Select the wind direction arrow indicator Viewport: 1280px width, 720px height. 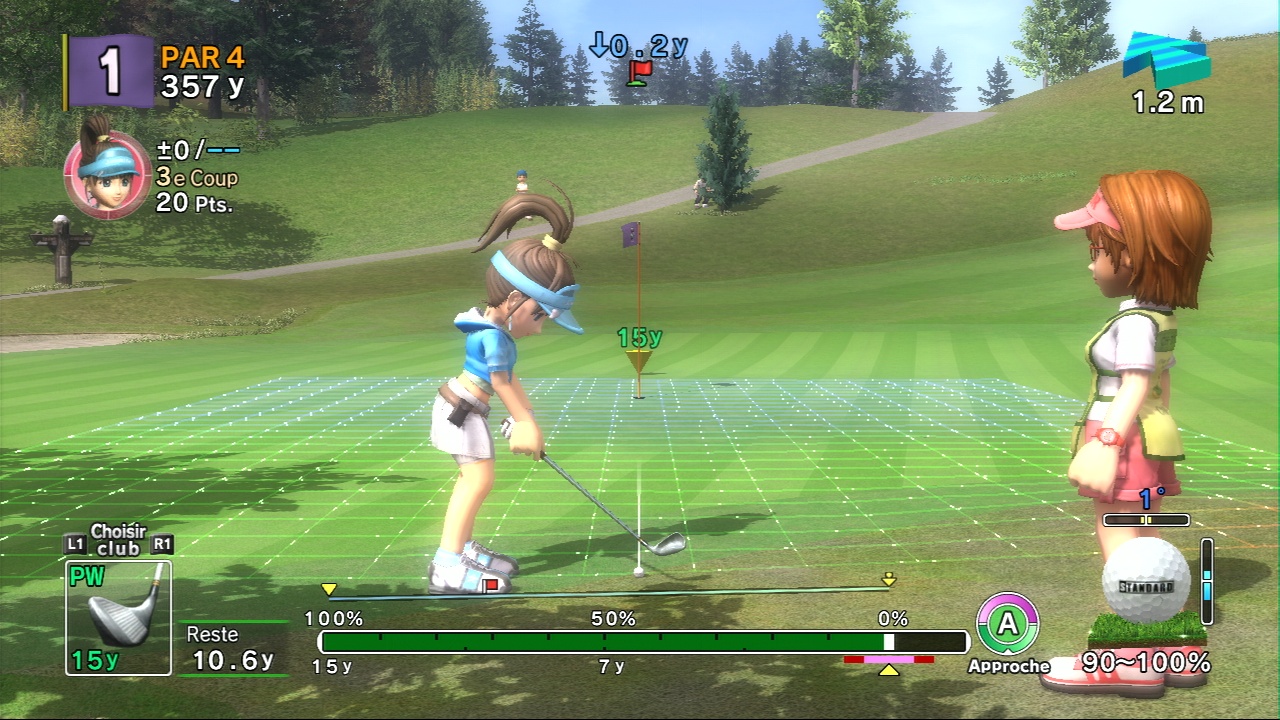click(x=1165, y=61)
